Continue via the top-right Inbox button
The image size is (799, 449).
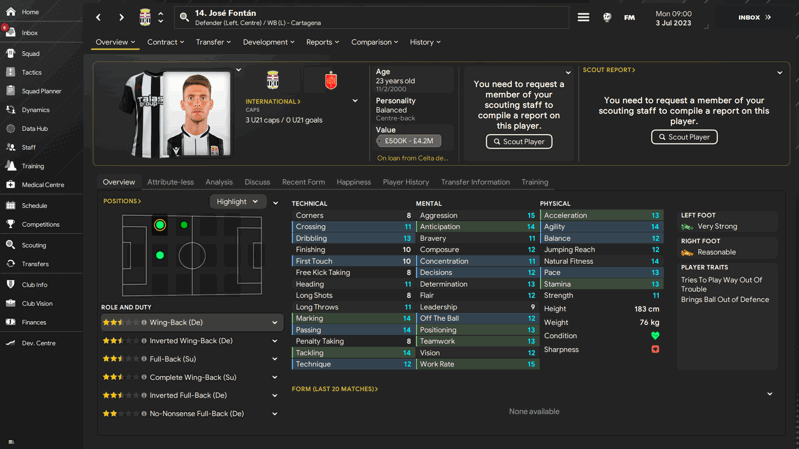pyautogui.click(x=754, y=17)
